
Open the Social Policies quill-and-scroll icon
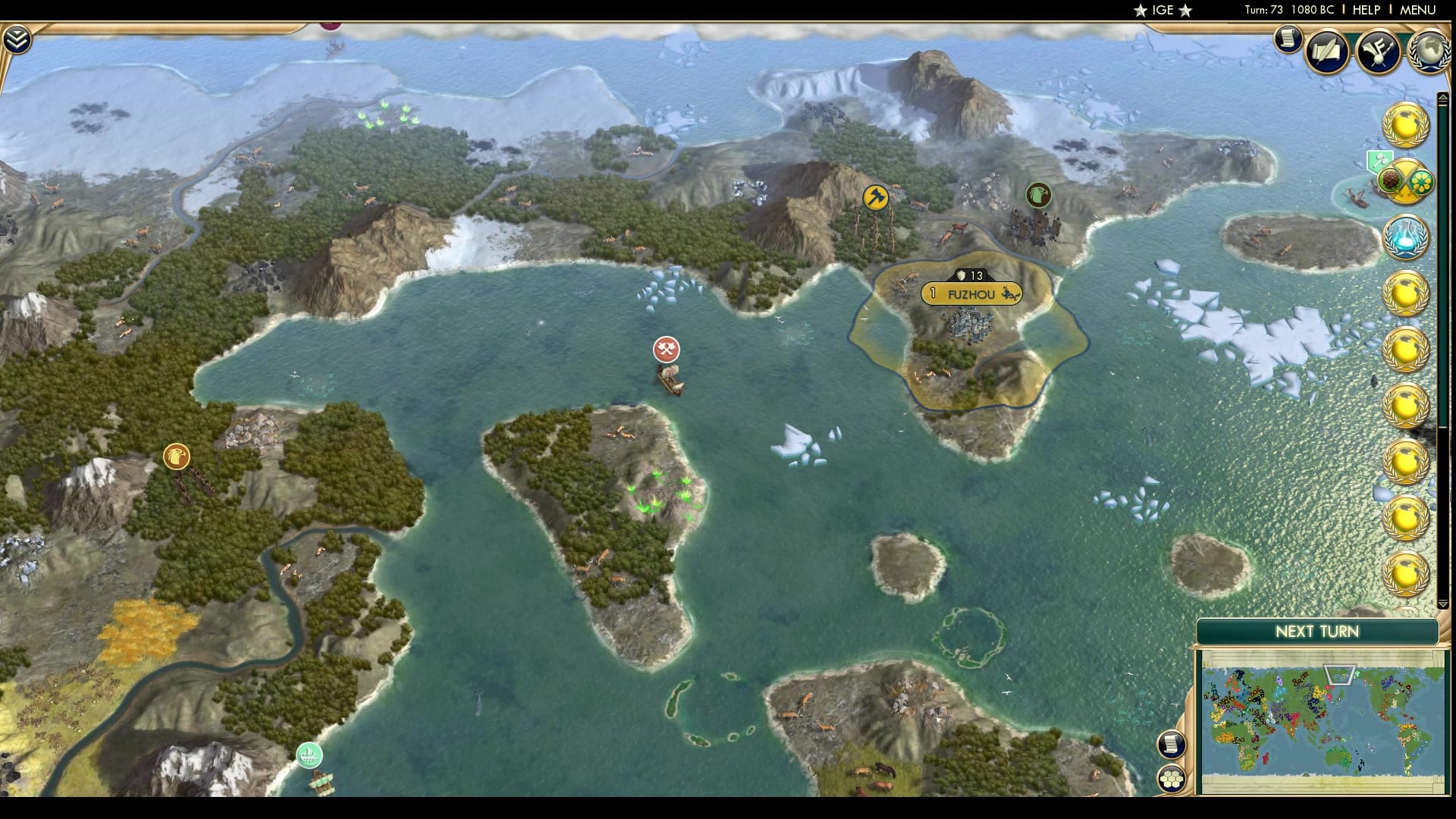coord(1326,51)
